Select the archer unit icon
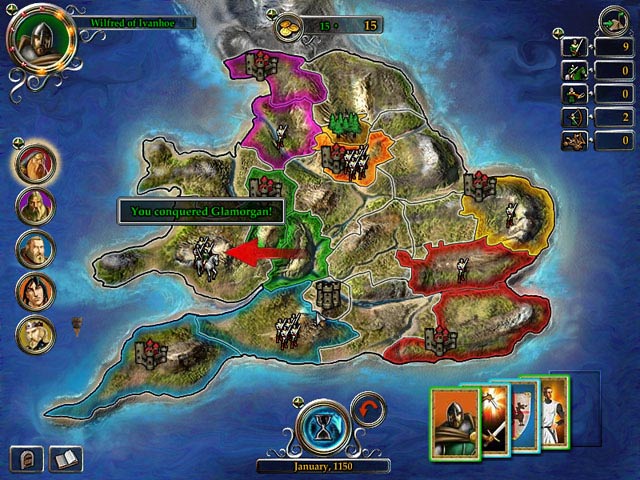 tap(575, 118)
